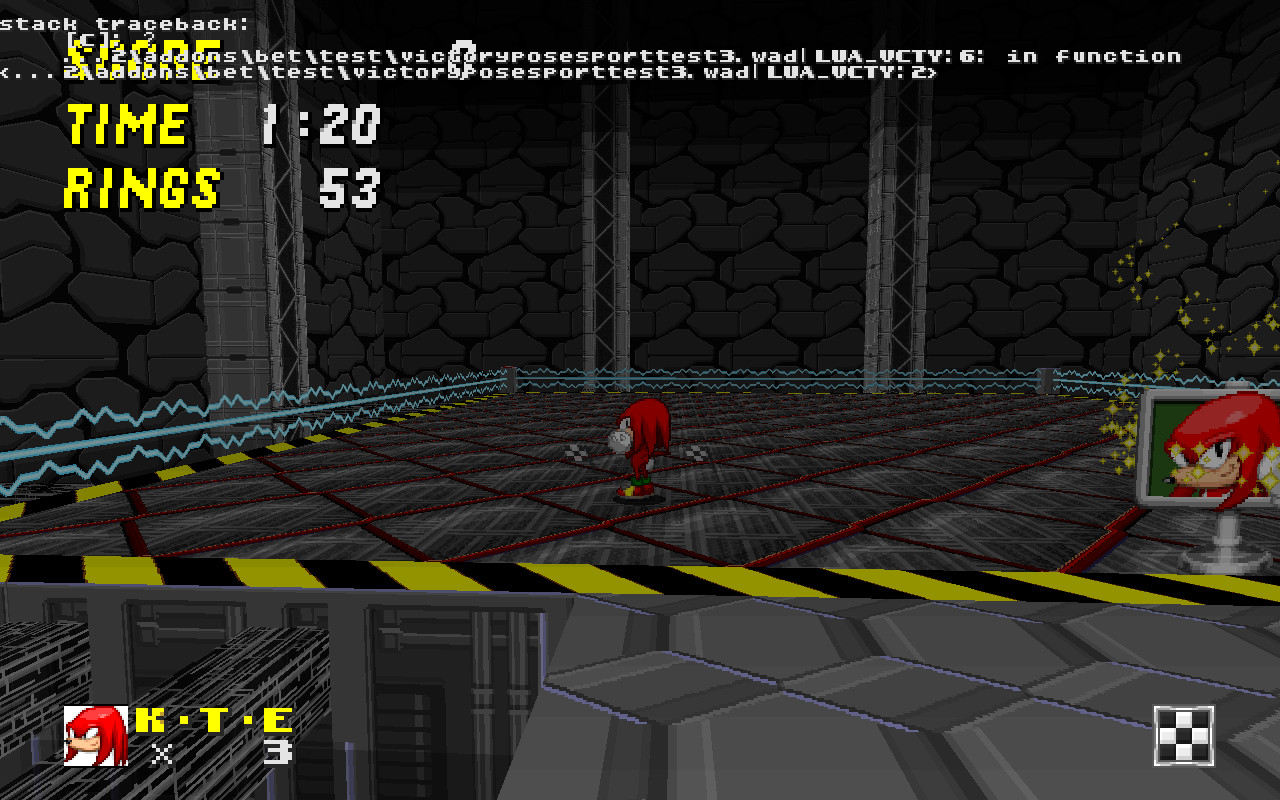The image size is (1280, 800).
Task: Click the Knuckles monitor screen face
Action: tap(1215, 450)
